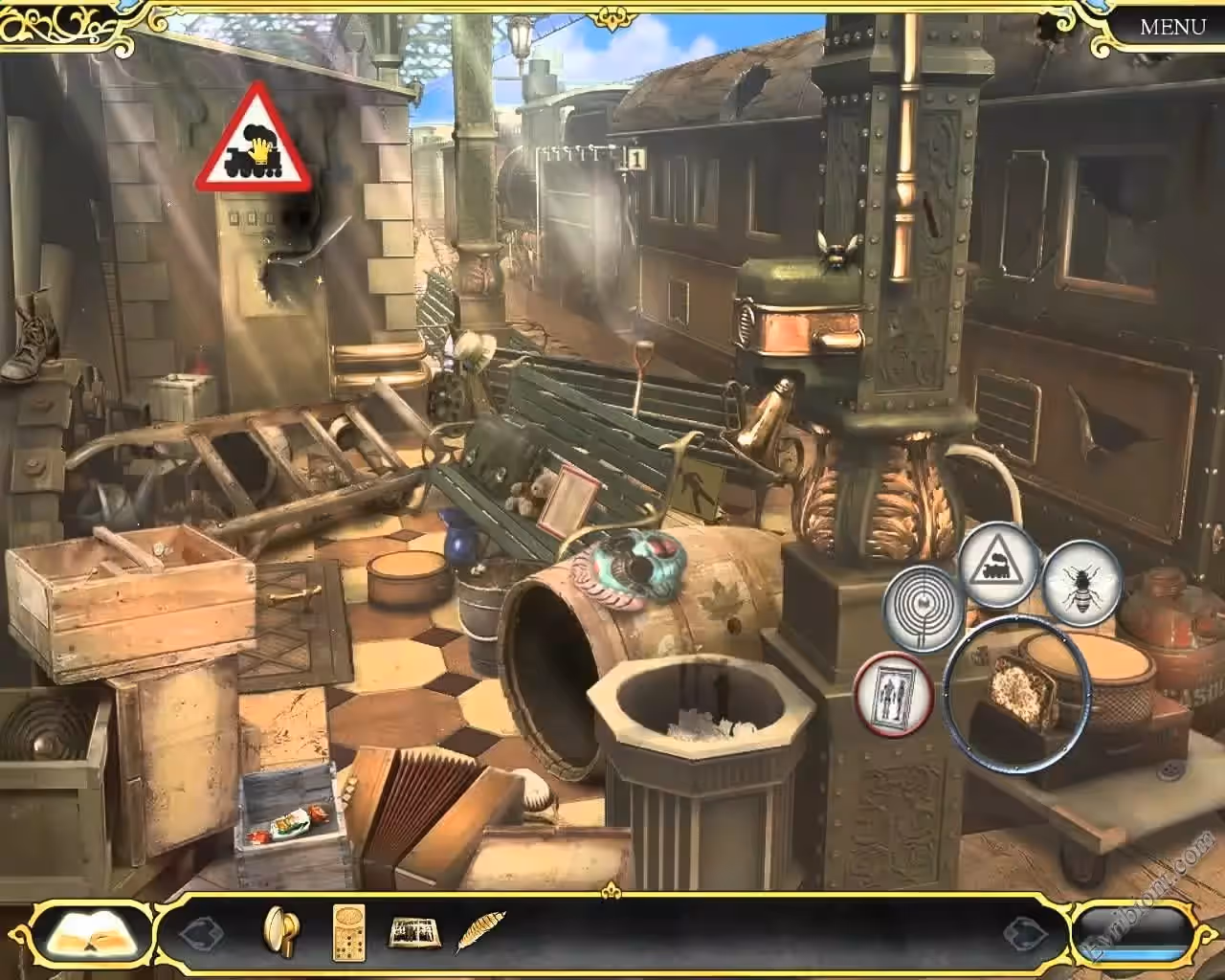
Task: Choose the train warning sign clue bubble
Action: [998, 564]
